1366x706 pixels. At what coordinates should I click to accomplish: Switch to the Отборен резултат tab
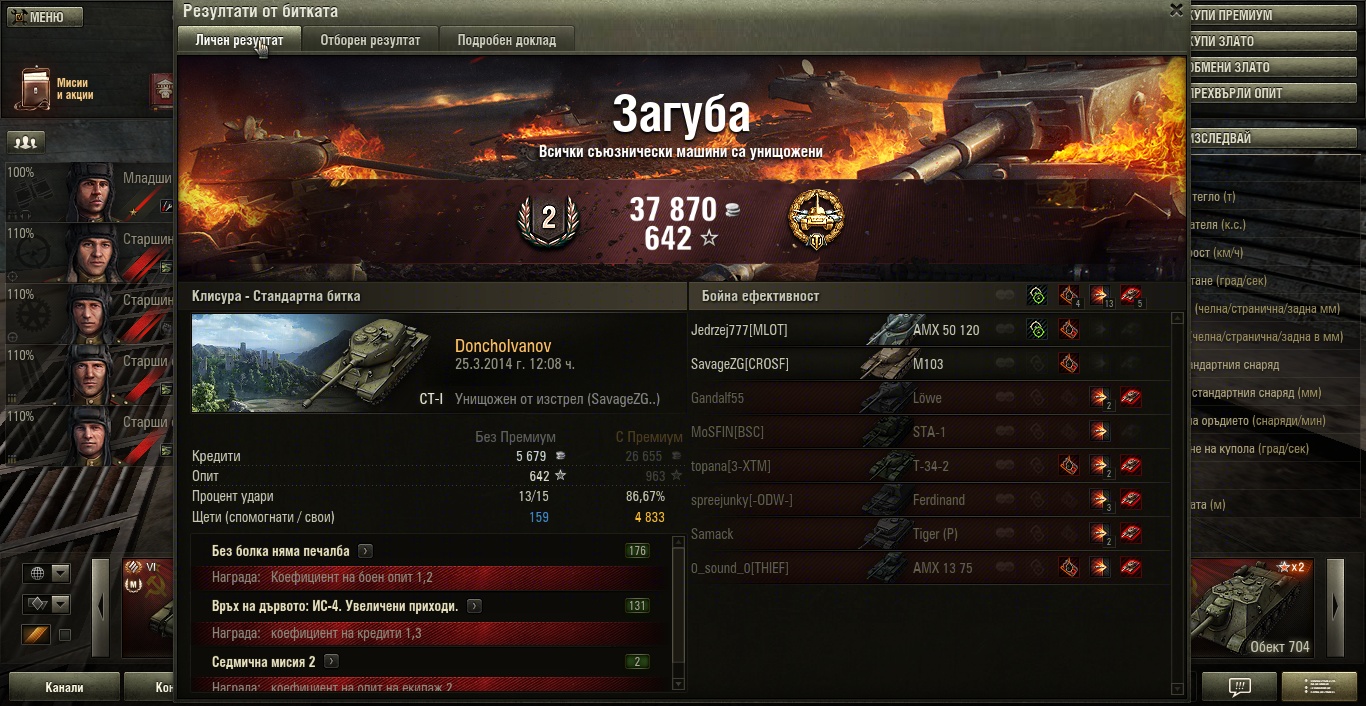coord(370,40)
